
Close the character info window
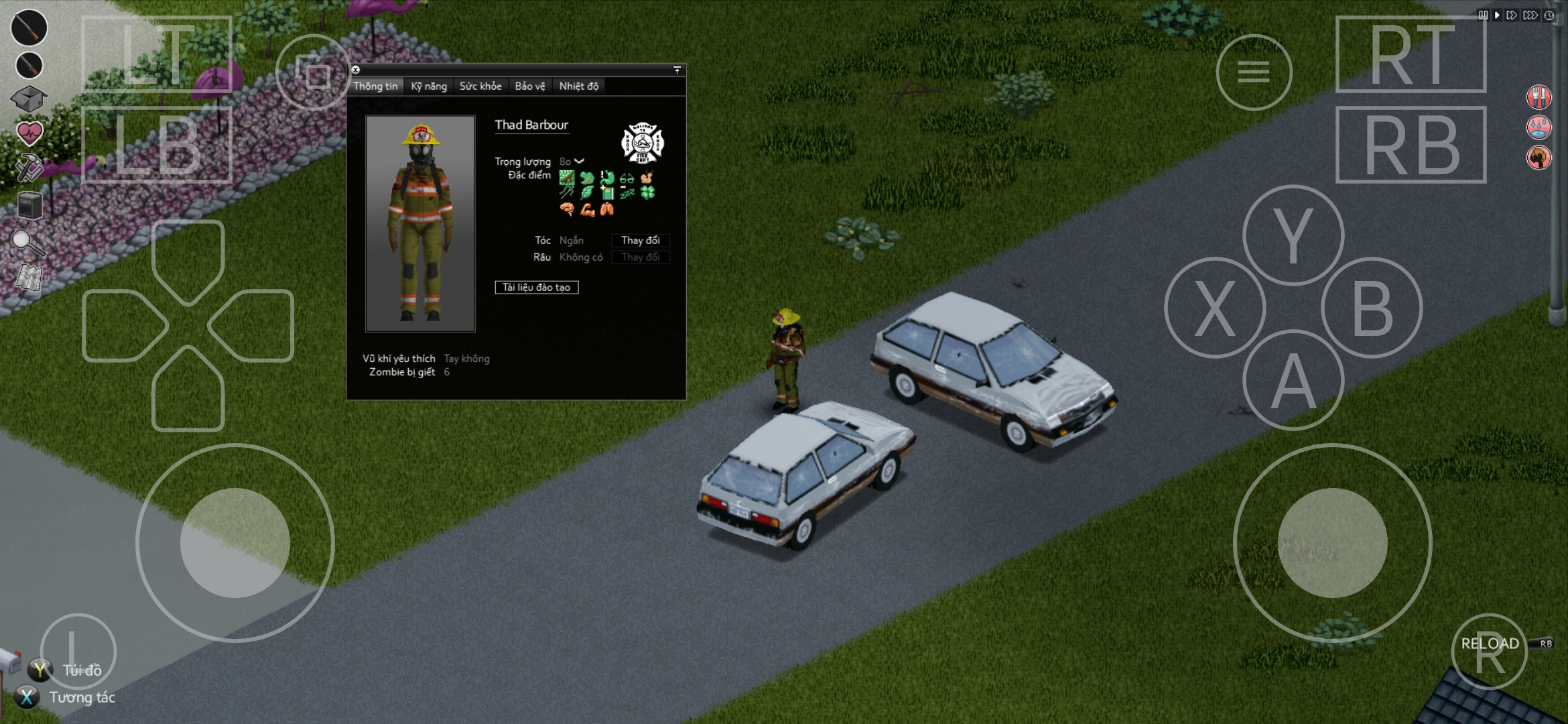tap(356, 70)
